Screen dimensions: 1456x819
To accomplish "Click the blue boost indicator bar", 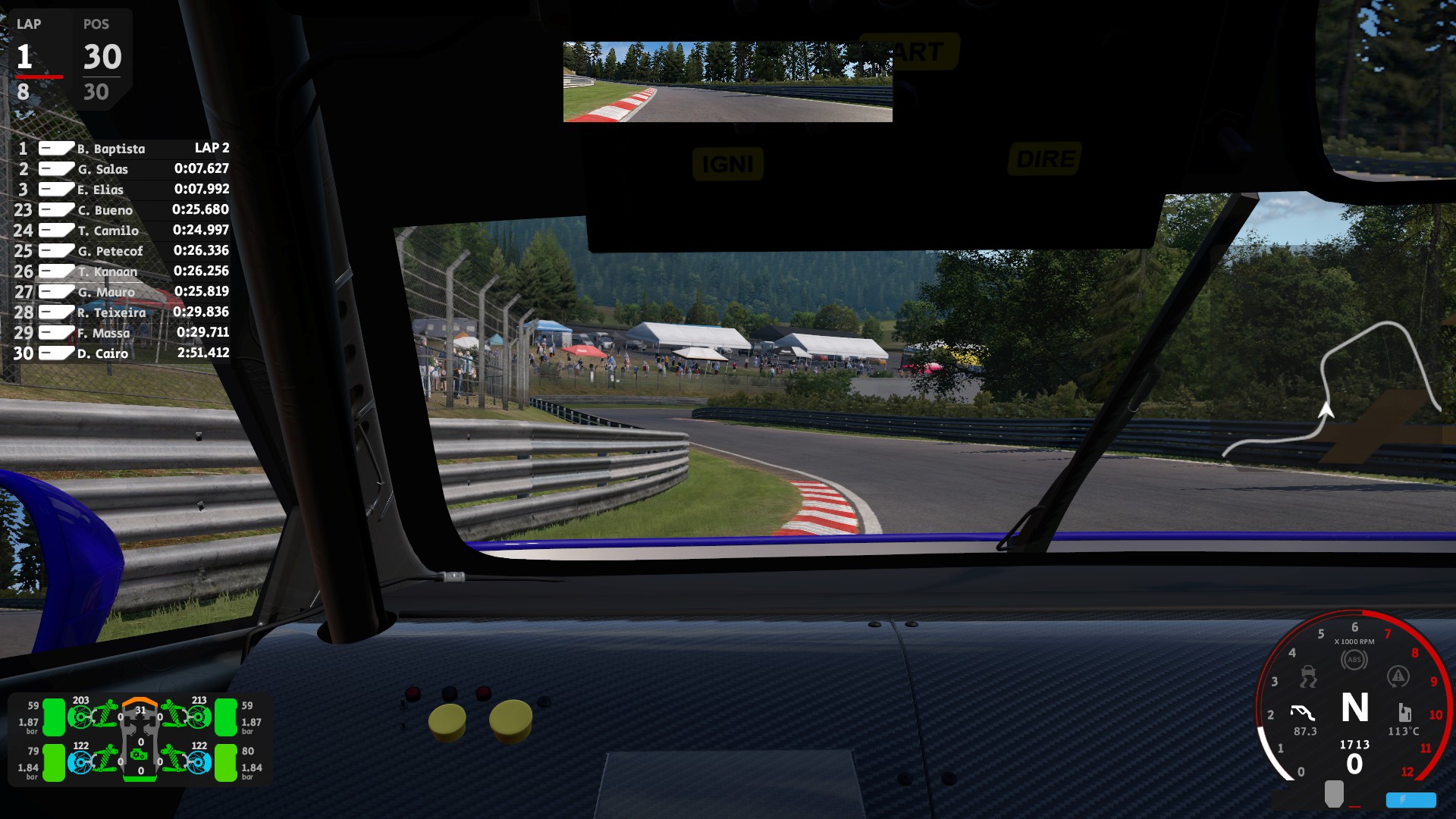I will pyautogui.click(x=1410, y=799).
